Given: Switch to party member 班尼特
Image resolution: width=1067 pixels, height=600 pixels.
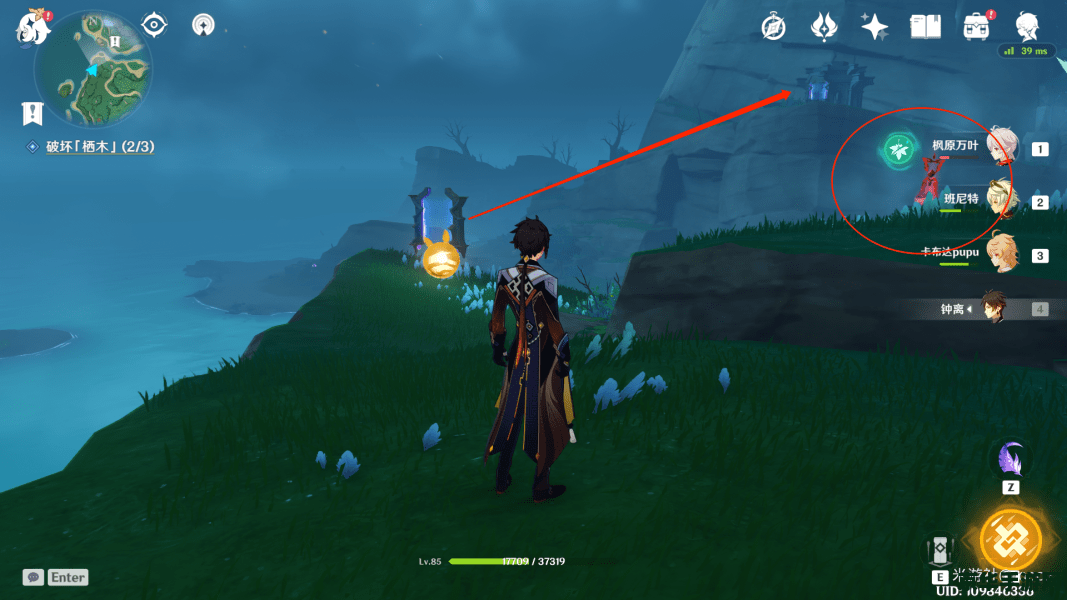Looking at the screenshot, I should click(1001, 201).
